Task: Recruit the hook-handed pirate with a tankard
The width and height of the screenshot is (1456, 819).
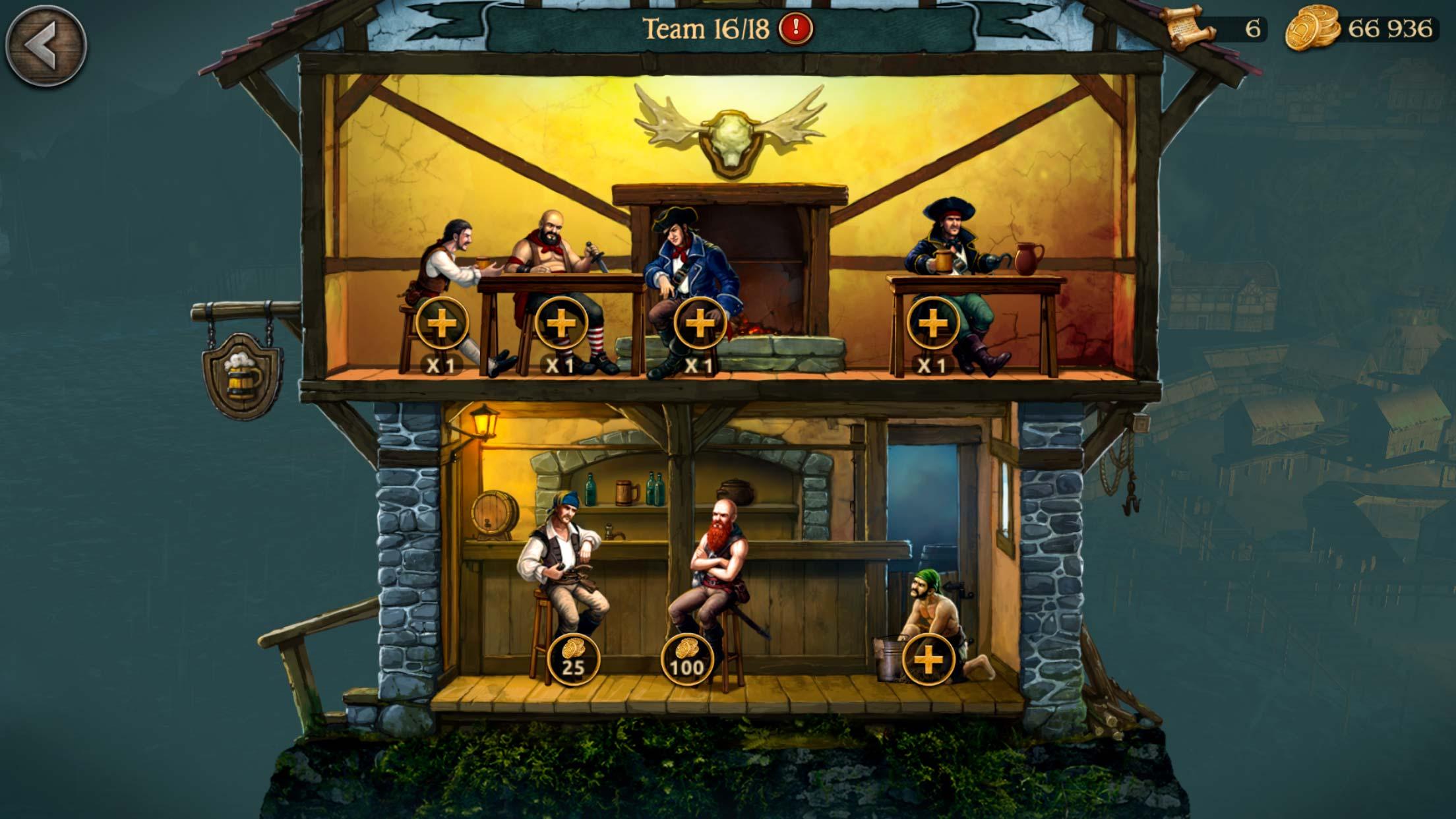Action: pyautogui.click(x=932, y=324)
